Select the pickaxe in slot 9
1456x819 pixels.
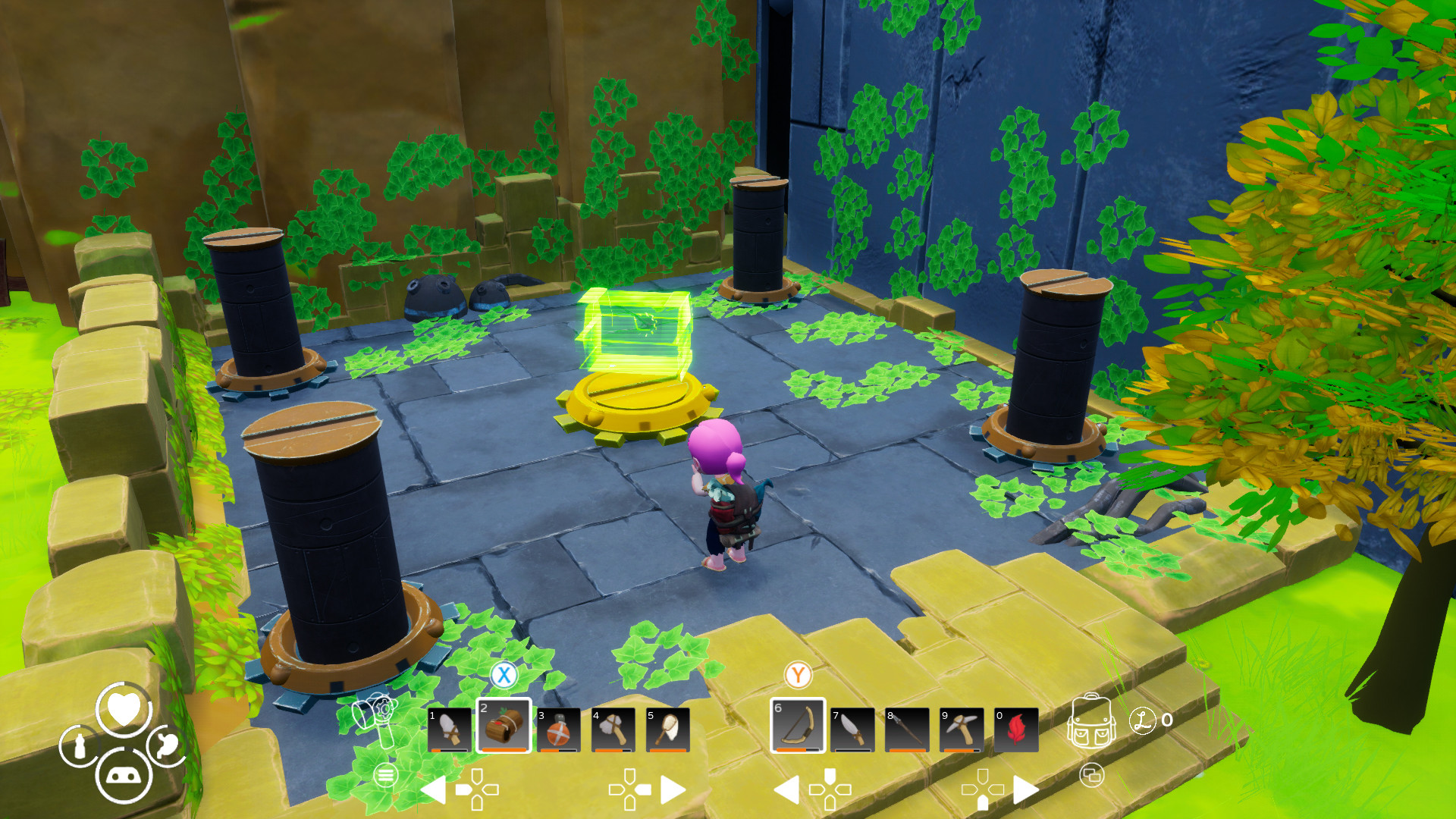962,730
